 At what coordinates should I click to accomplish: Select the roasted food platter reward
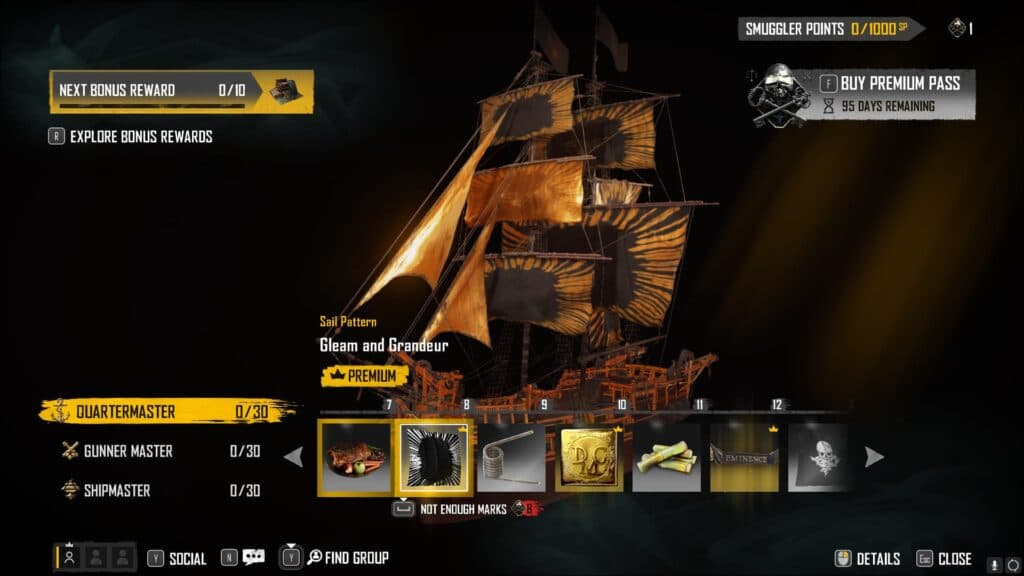coord(354,457)
